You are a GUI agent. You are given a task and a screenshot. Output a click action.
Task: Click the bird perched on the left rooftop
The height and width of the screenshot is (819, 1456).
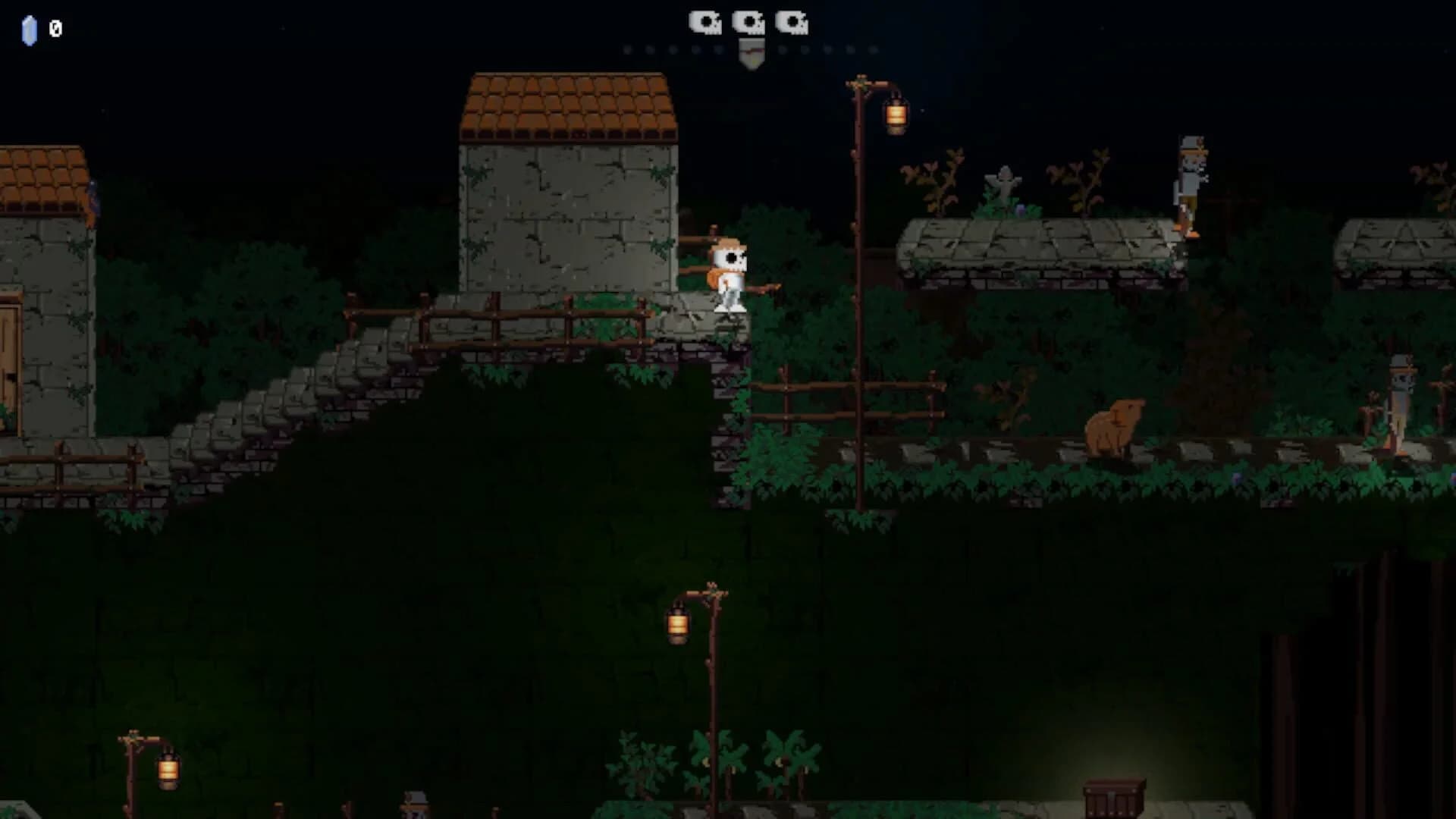[x=93, y=197]
